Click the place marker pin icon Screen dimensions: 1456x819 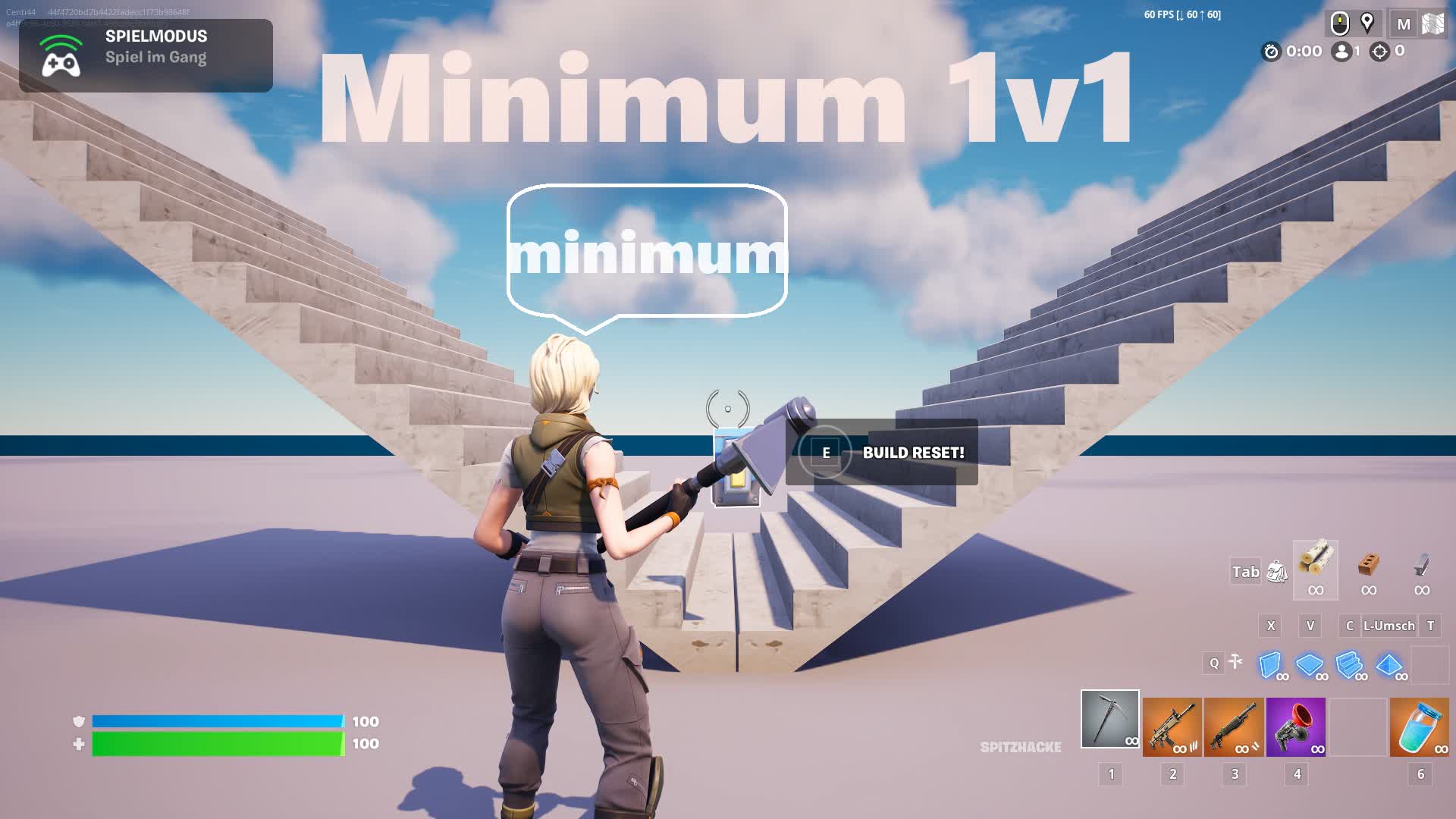click(x=1367, y=23)
